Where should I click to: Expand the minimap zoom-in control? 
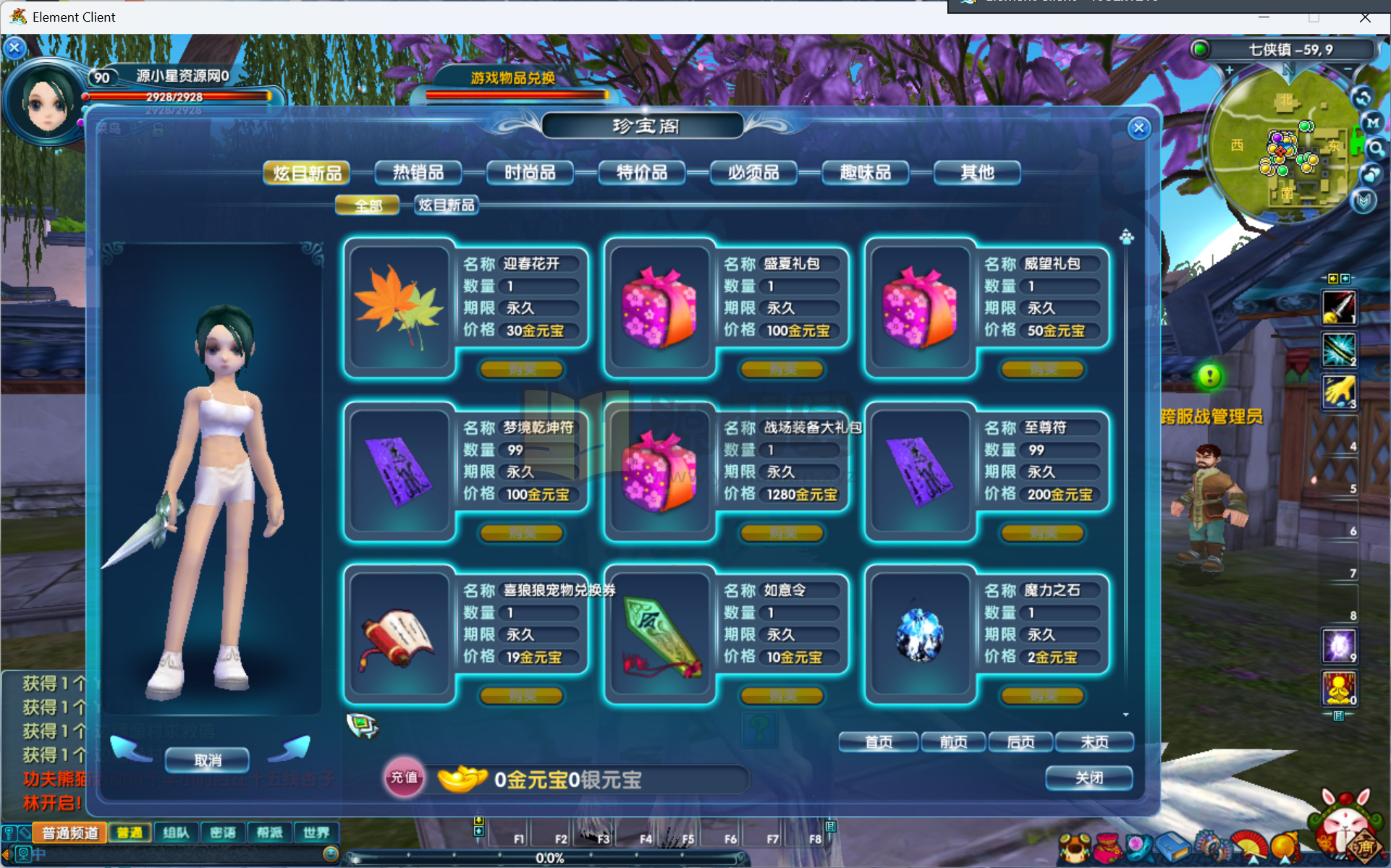point(1230,70)
